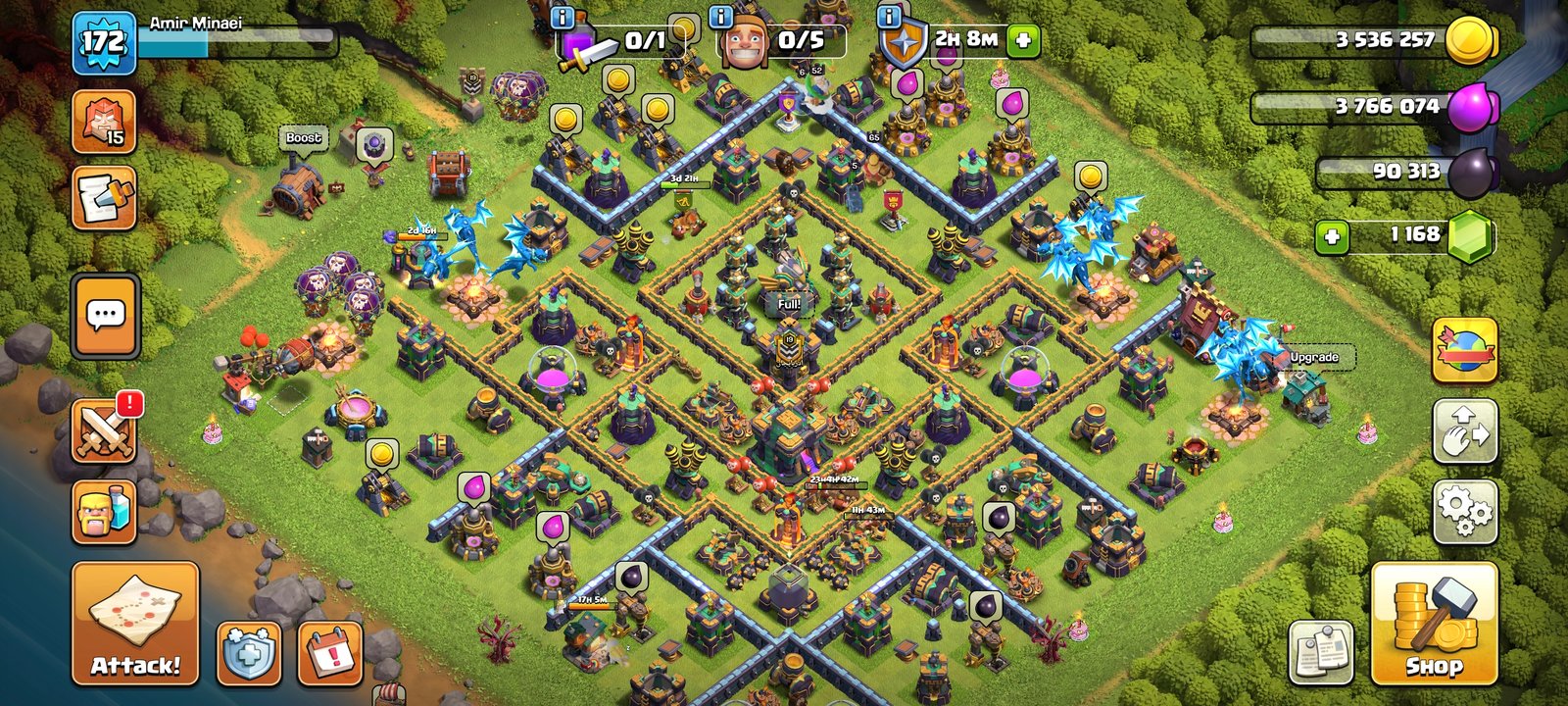
Task: Open the globe travel icon
Action: (x=1464, y=350)
